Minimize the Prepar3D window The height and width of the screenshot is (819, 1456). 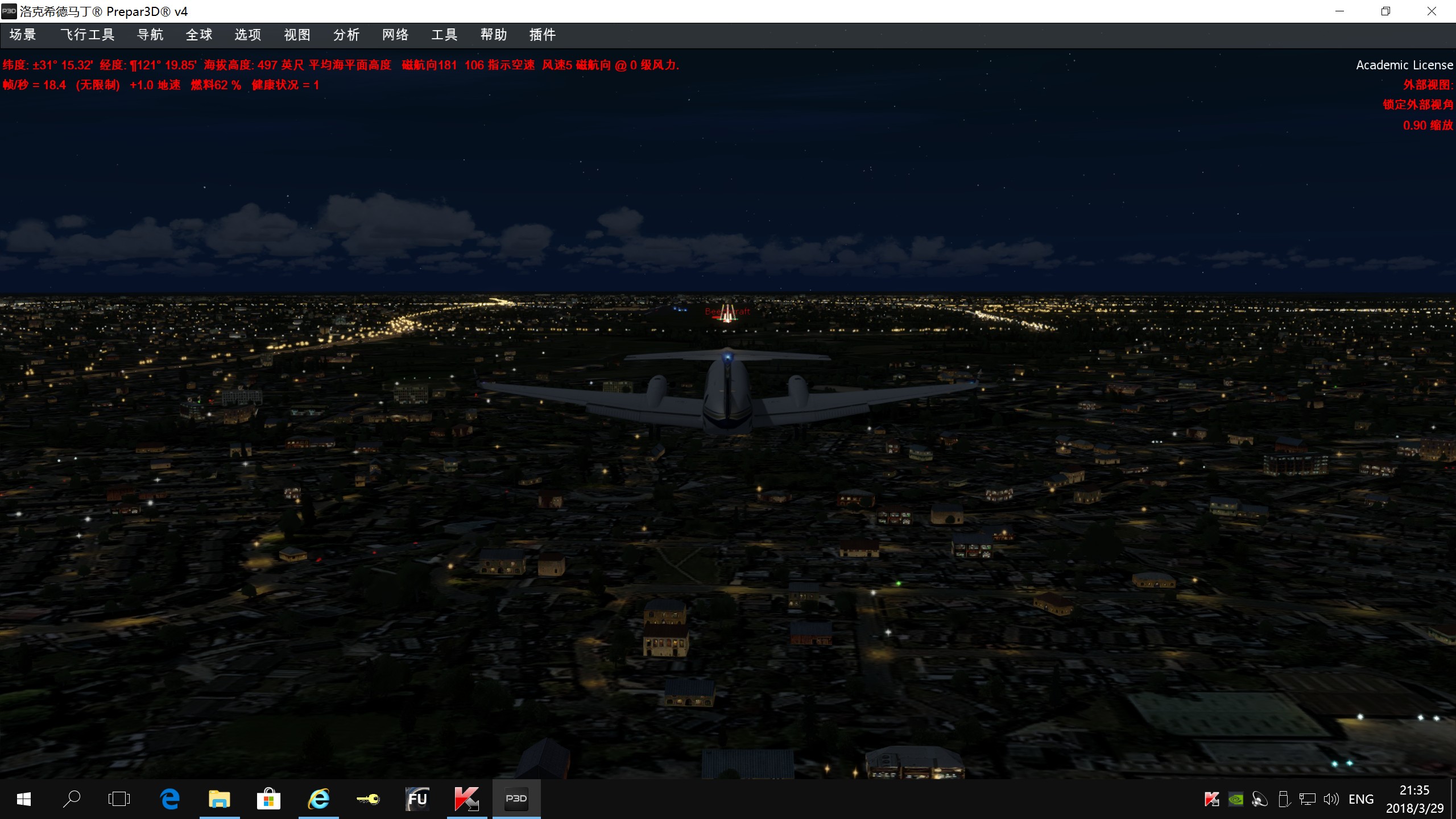pos(1339,11)
